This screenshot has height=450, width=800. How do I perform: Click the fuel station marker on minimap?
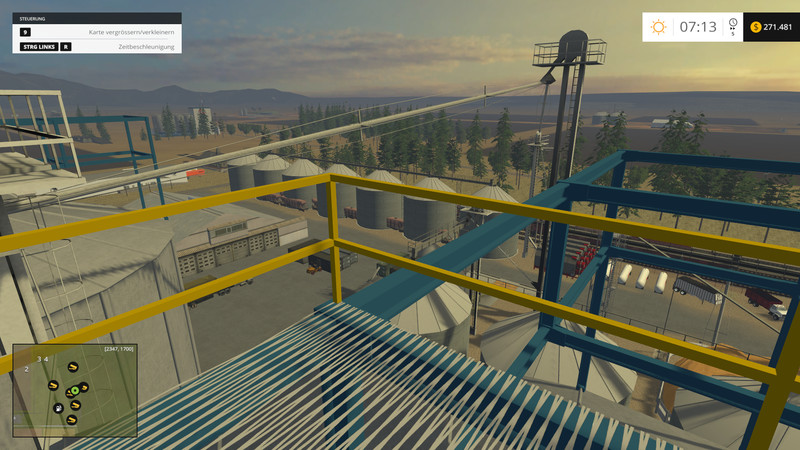coord(58,408)
